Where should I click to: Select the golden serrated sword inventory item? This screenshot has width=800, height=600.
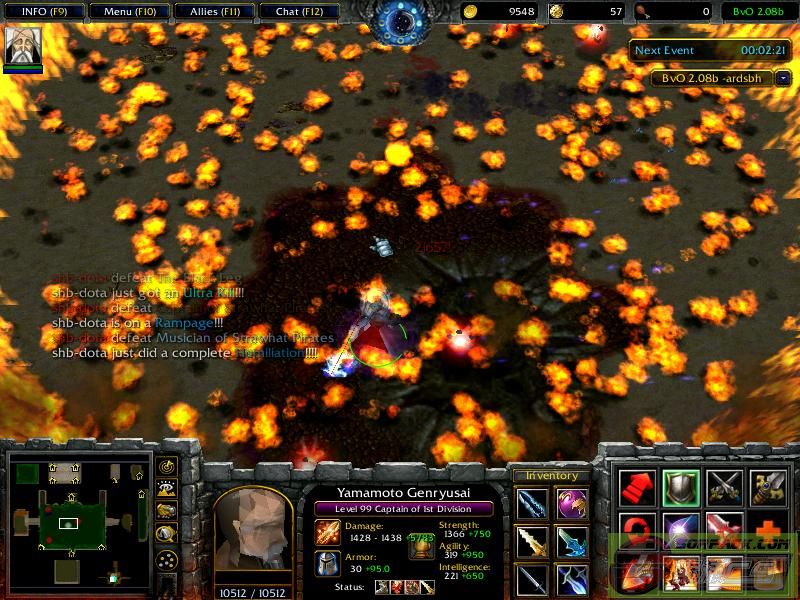pos(532,542)
